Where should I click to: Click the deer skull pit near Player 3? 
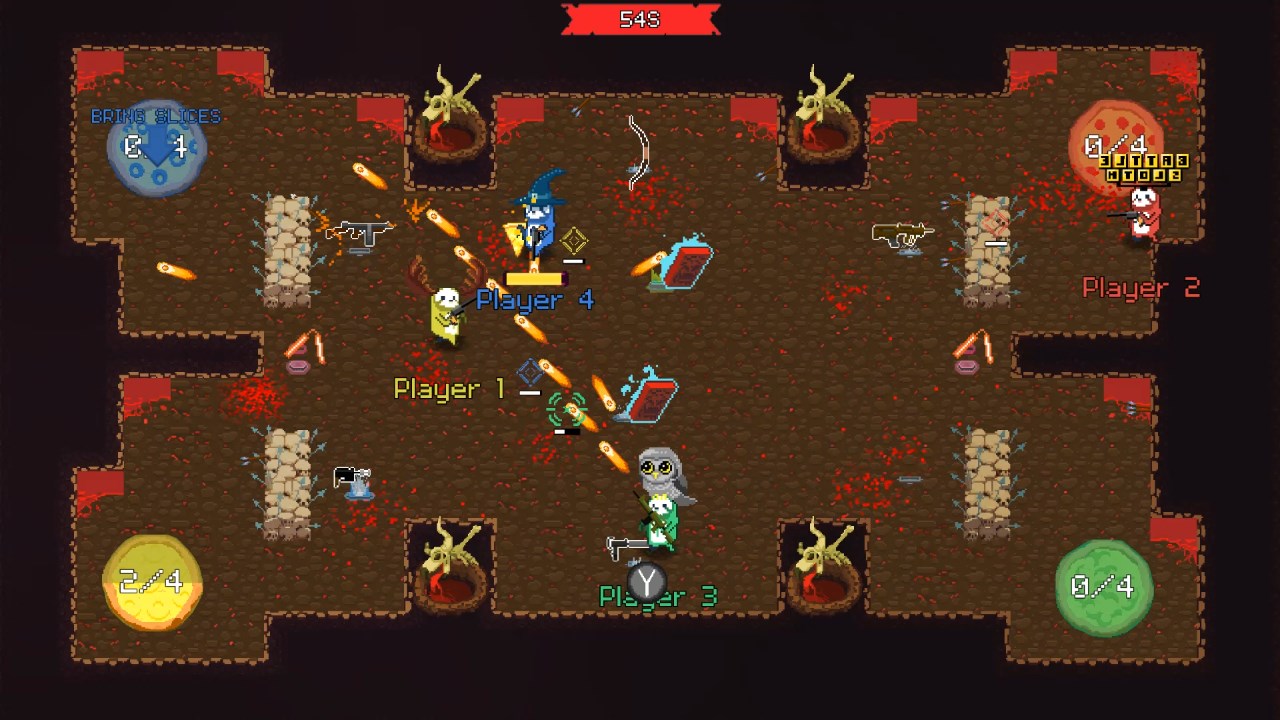tap(820, 560)
